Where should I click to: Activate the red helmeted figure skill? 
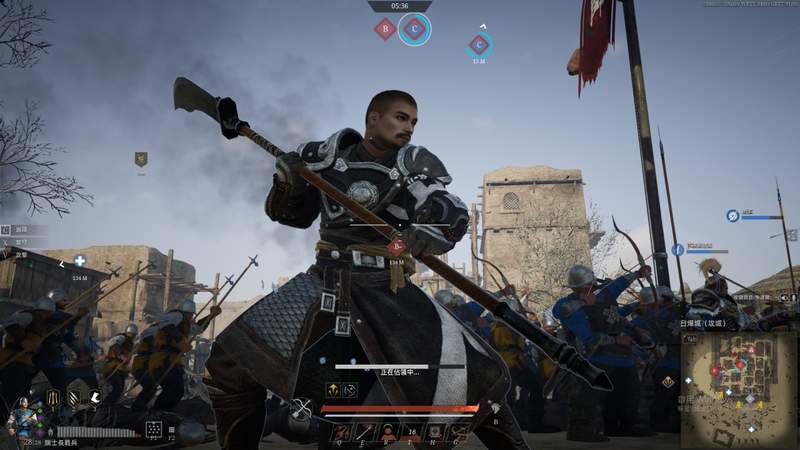[387, 432]
